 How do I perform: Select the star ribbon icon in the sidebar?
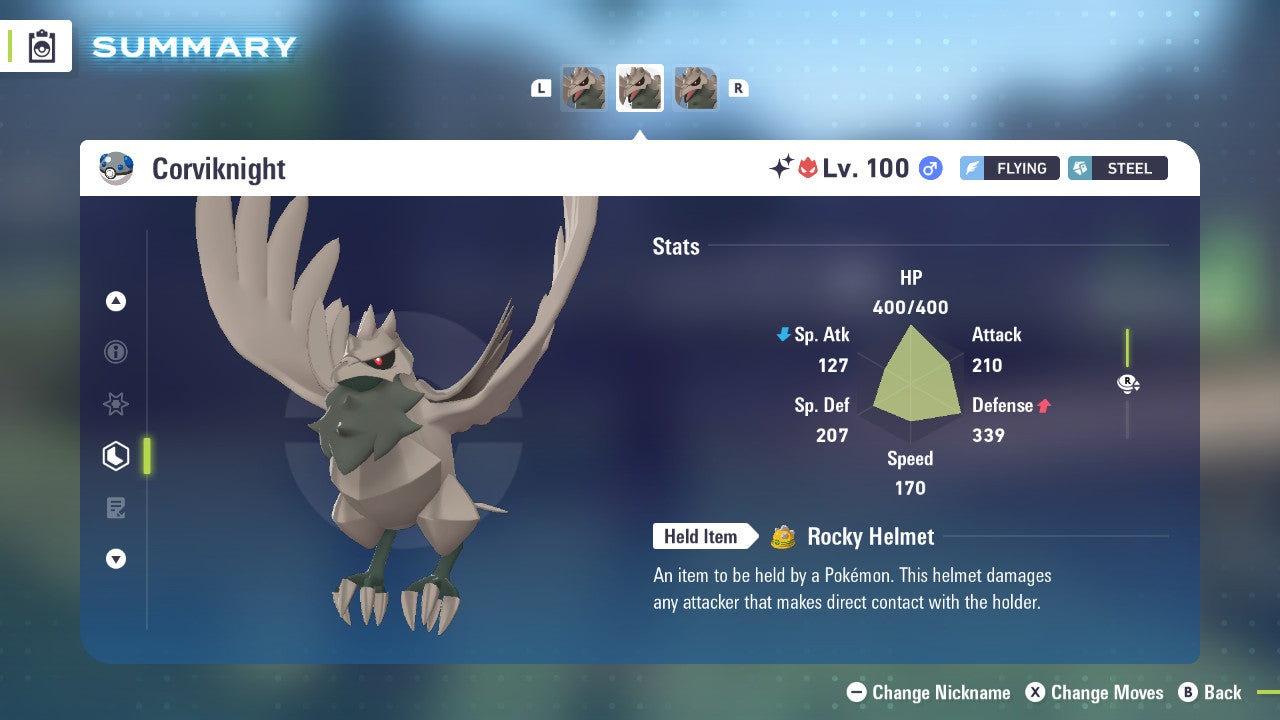(116, 404)
